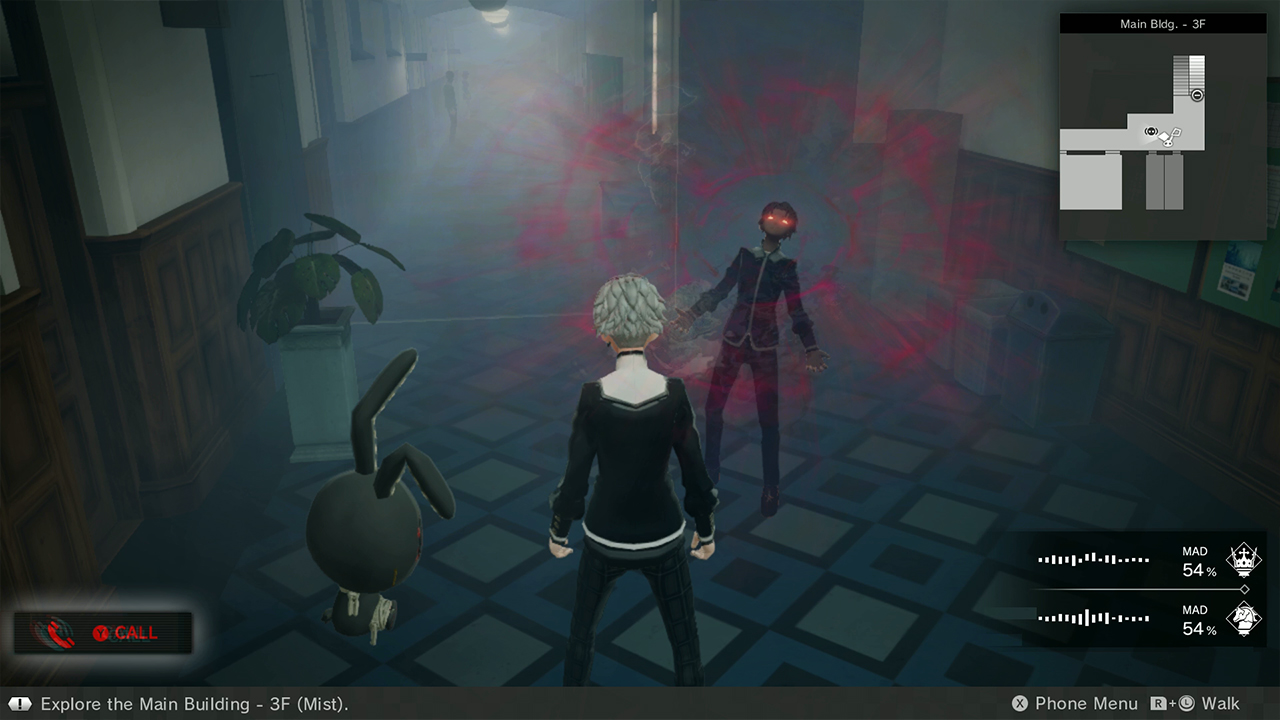This screenshot has height=720, width=1280.
Task: Click the knight chess piece character emblem
Action: pyautogui.click(x=1245, y=618)
